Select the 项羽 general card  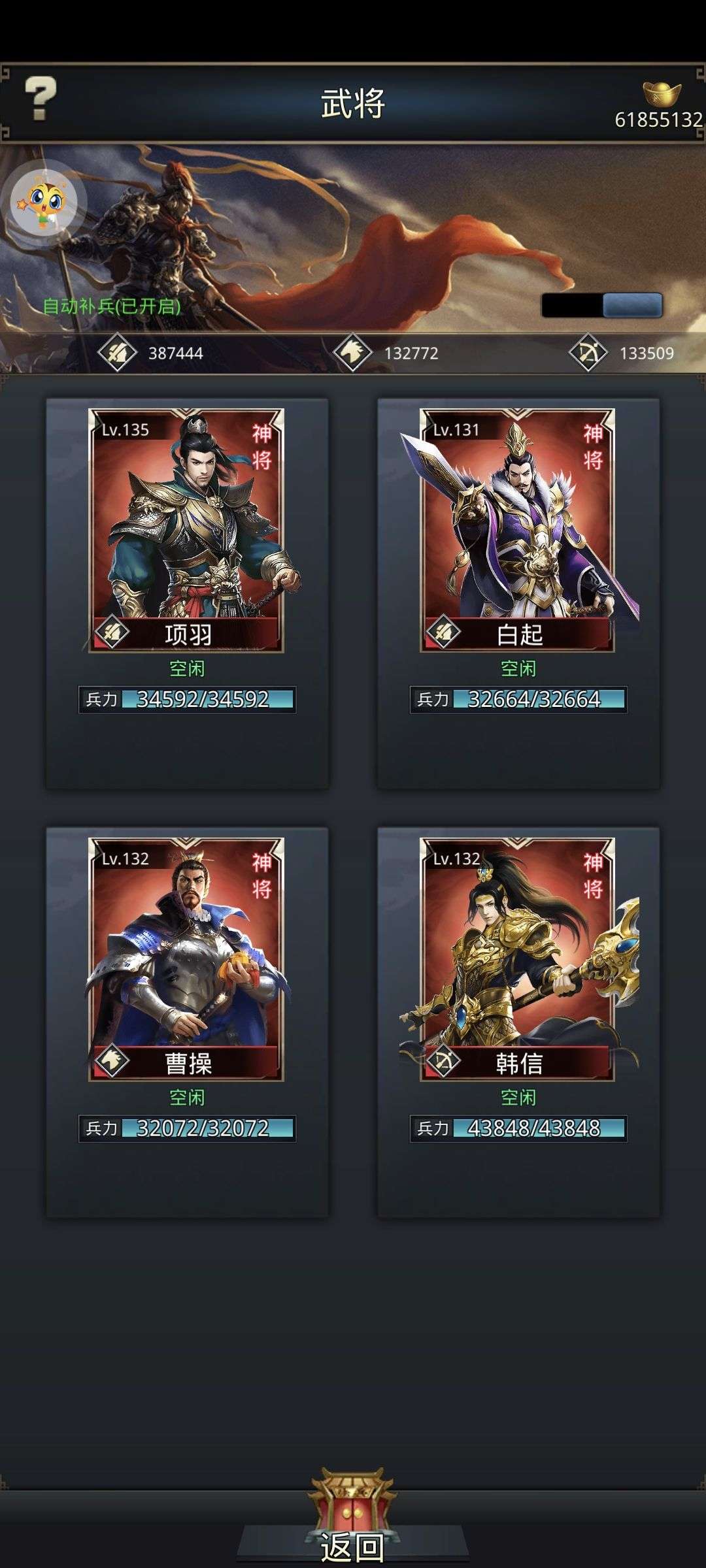(186, 531)
